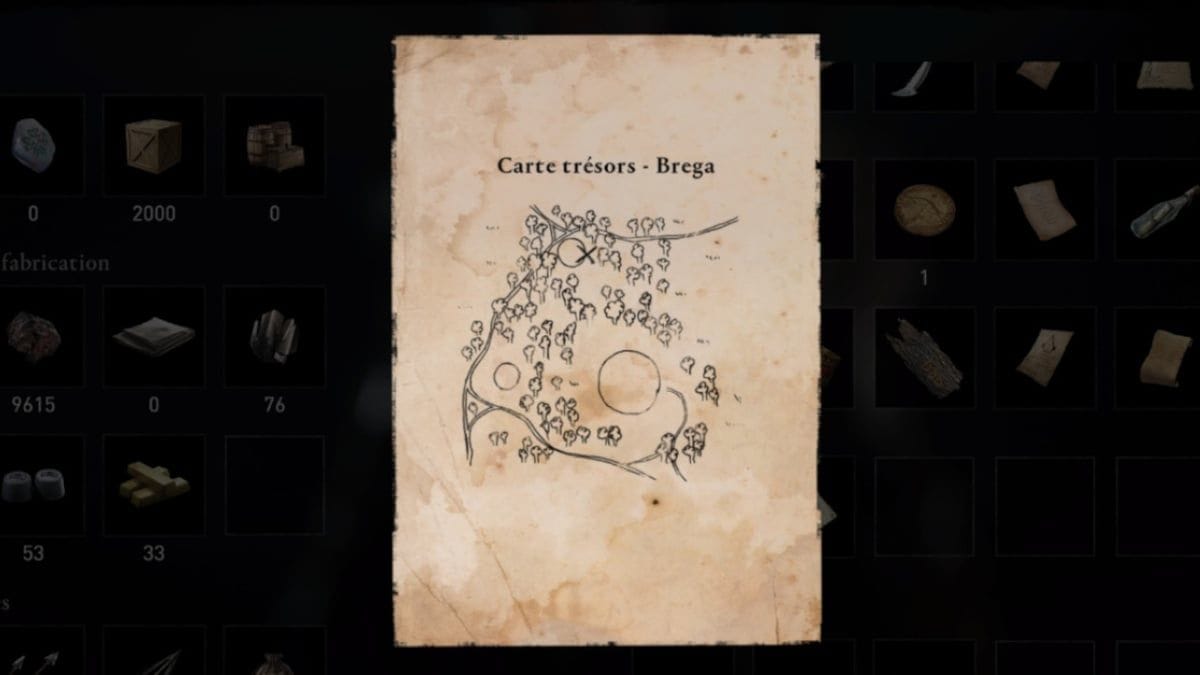Pick the gold ingots slot
This screenshot has height=675, width=1200.
pos(153,484)
